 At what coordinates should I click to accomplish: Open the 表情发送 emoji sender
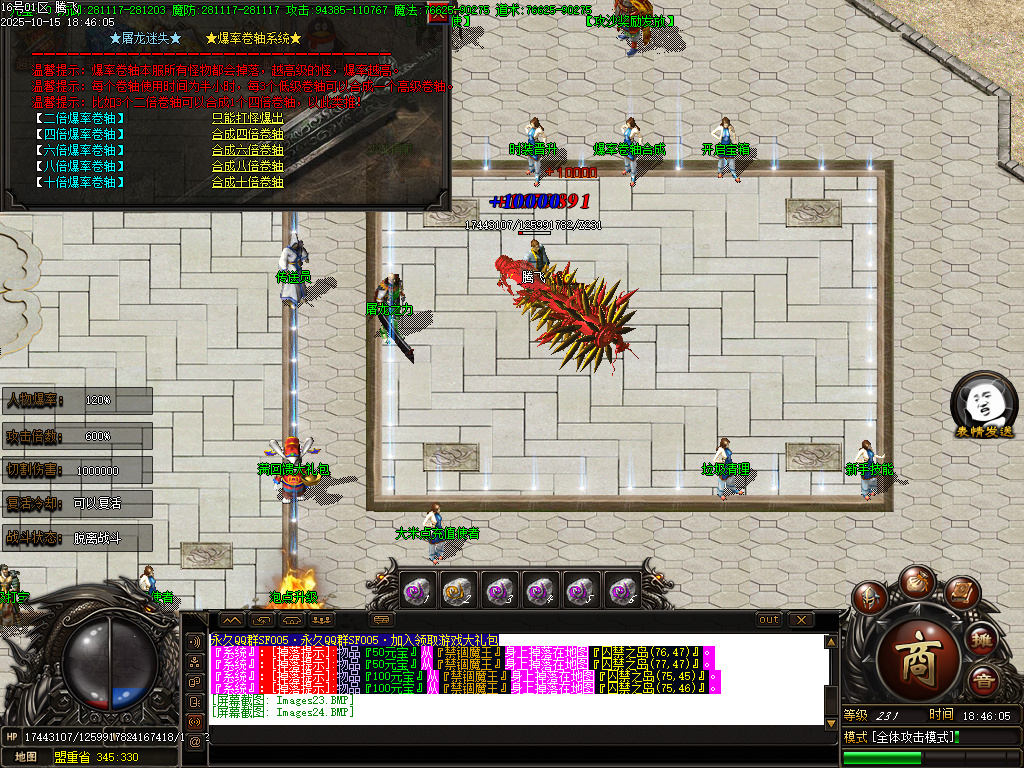point(983,407)
